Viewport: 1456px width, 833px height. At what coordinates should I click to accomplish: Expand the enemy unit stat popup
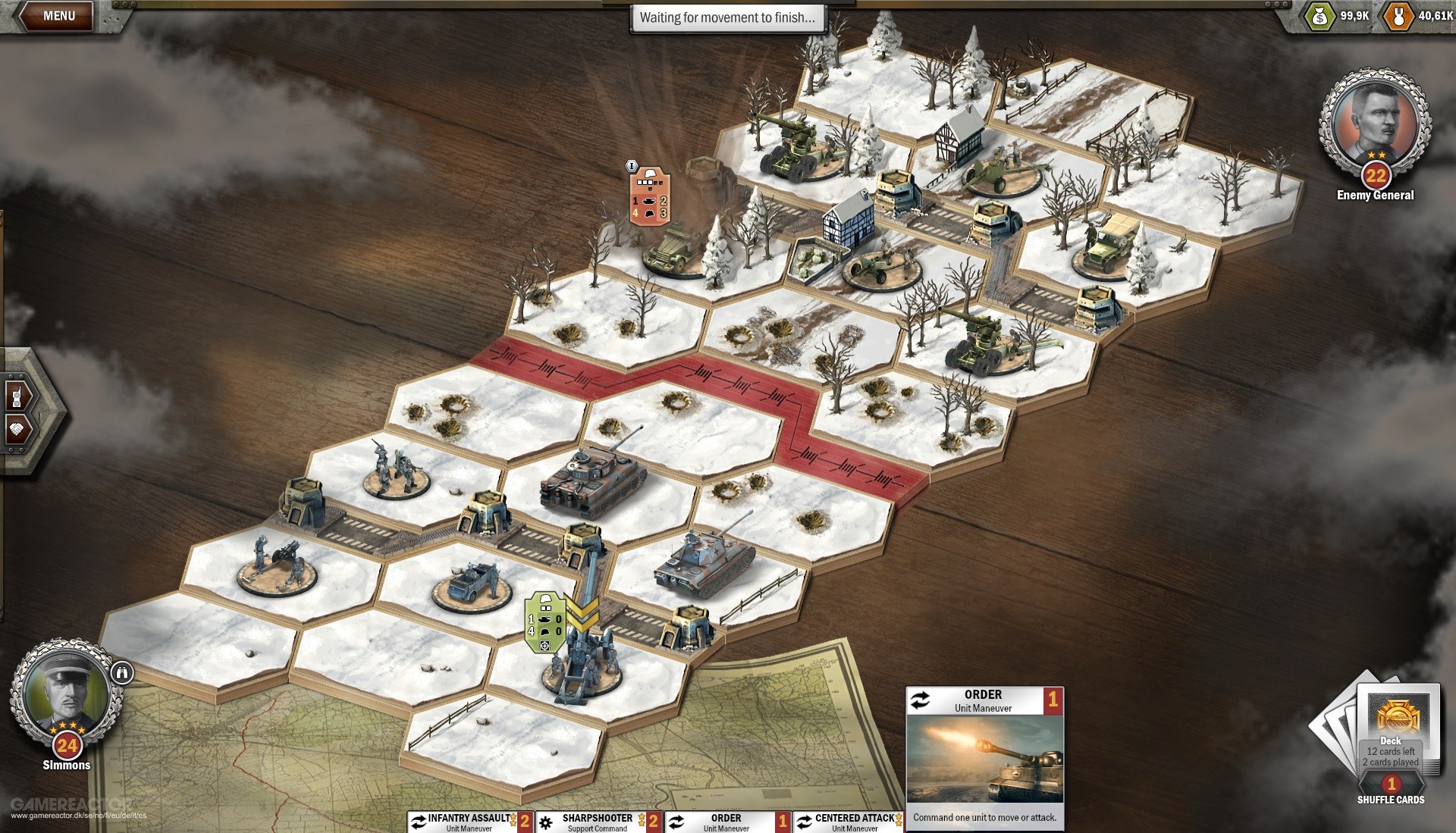649,193
